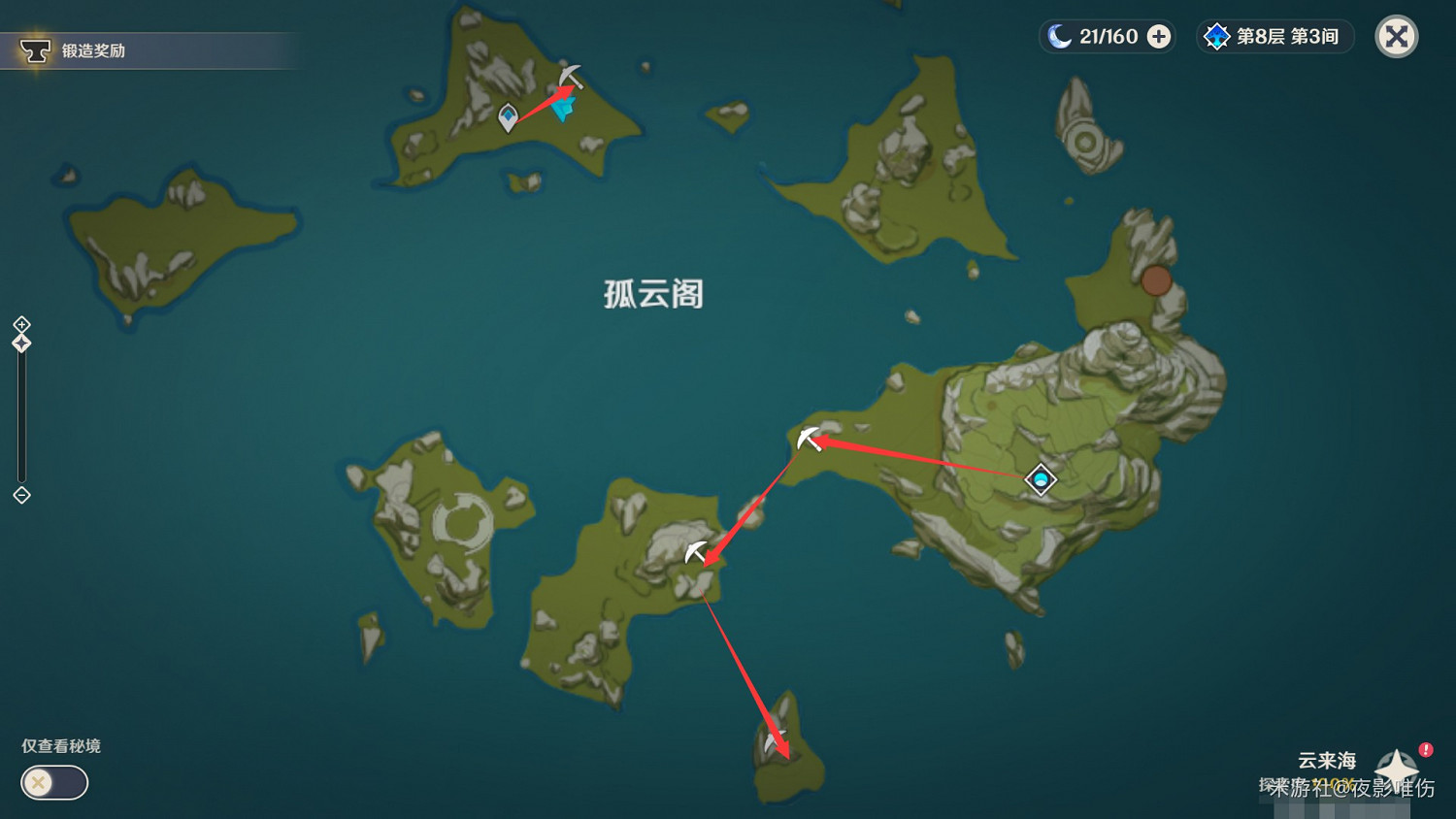Click the pickaxe marker near the large eastern island

(x=806, y=438)
